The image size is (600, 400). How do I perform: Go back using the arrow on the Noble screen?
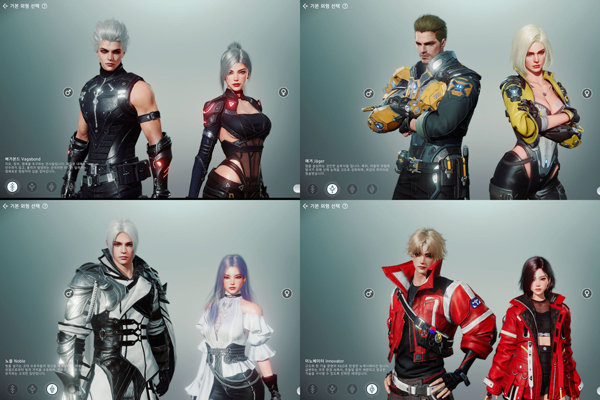coord(4,206)
